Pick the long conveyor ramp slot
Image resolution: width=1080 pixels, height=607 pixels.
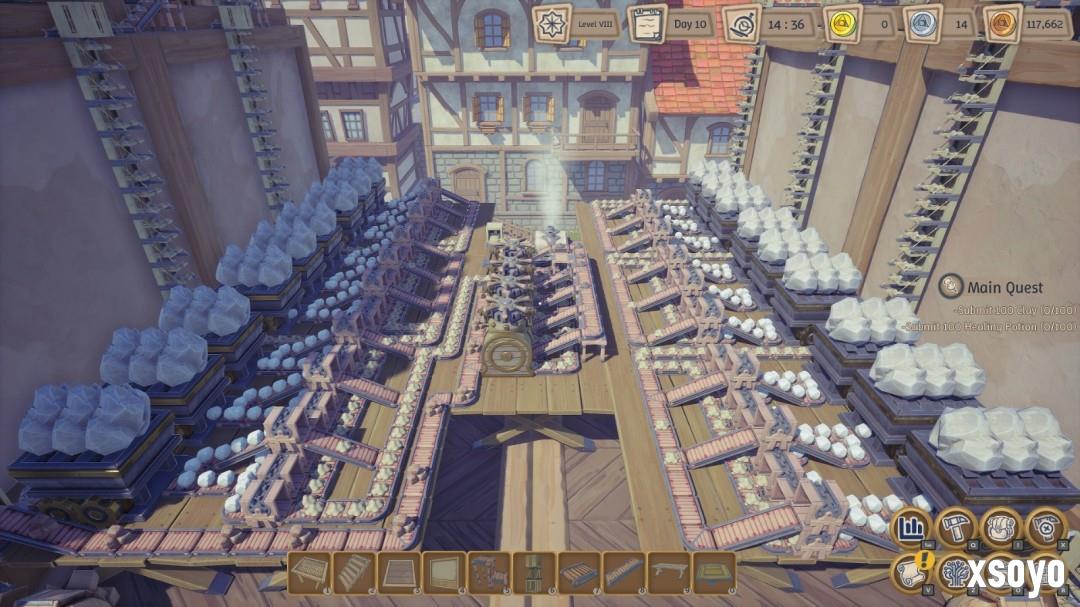(x=624, y=573)
